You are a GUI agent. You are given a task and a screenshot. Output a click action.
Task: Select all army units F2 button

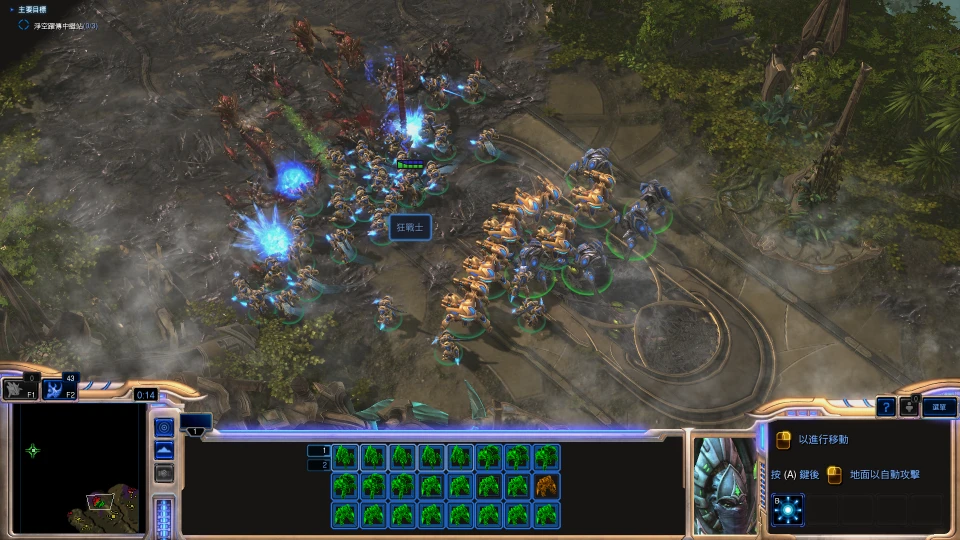click(58, 389)
